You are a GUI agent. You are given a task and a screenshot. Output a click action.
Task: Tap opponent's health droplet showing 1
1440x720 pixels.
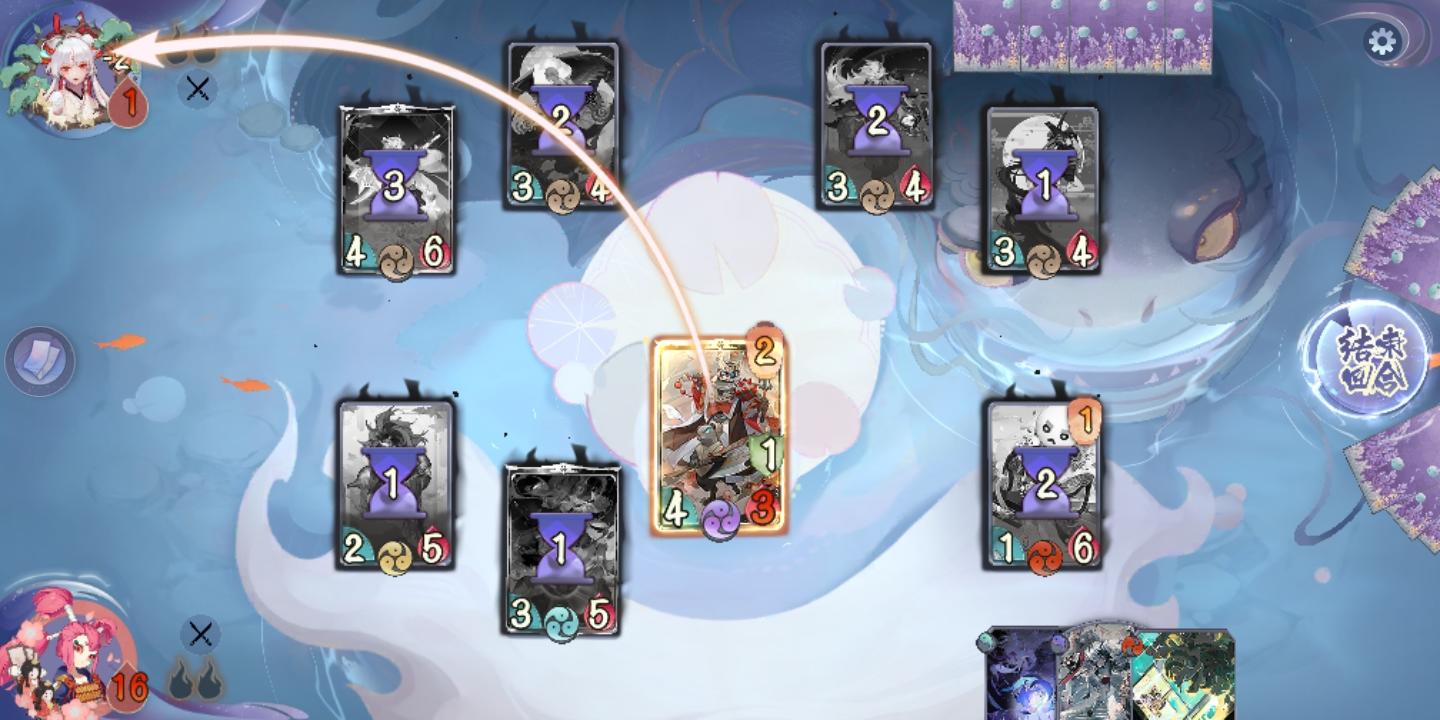(x=127, y=101)
